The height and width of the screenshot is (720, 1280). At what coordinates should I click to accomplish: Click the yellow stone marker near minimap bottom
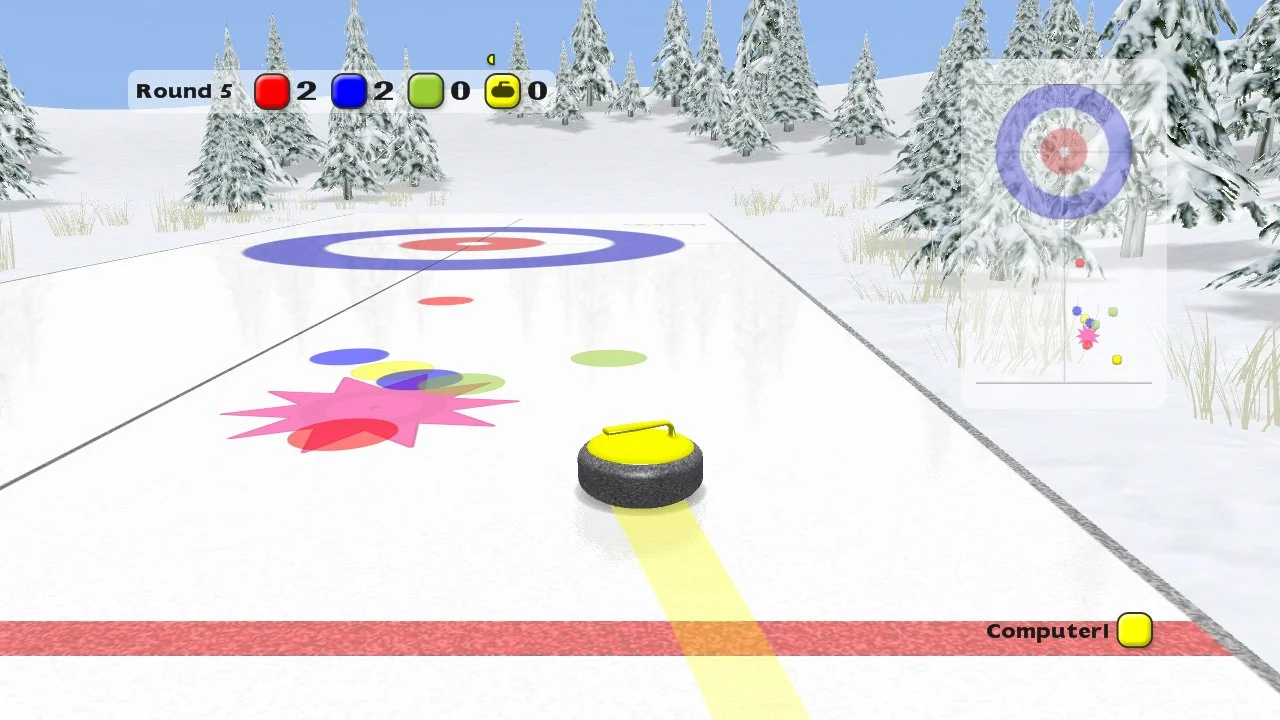tap(1117, 359)
